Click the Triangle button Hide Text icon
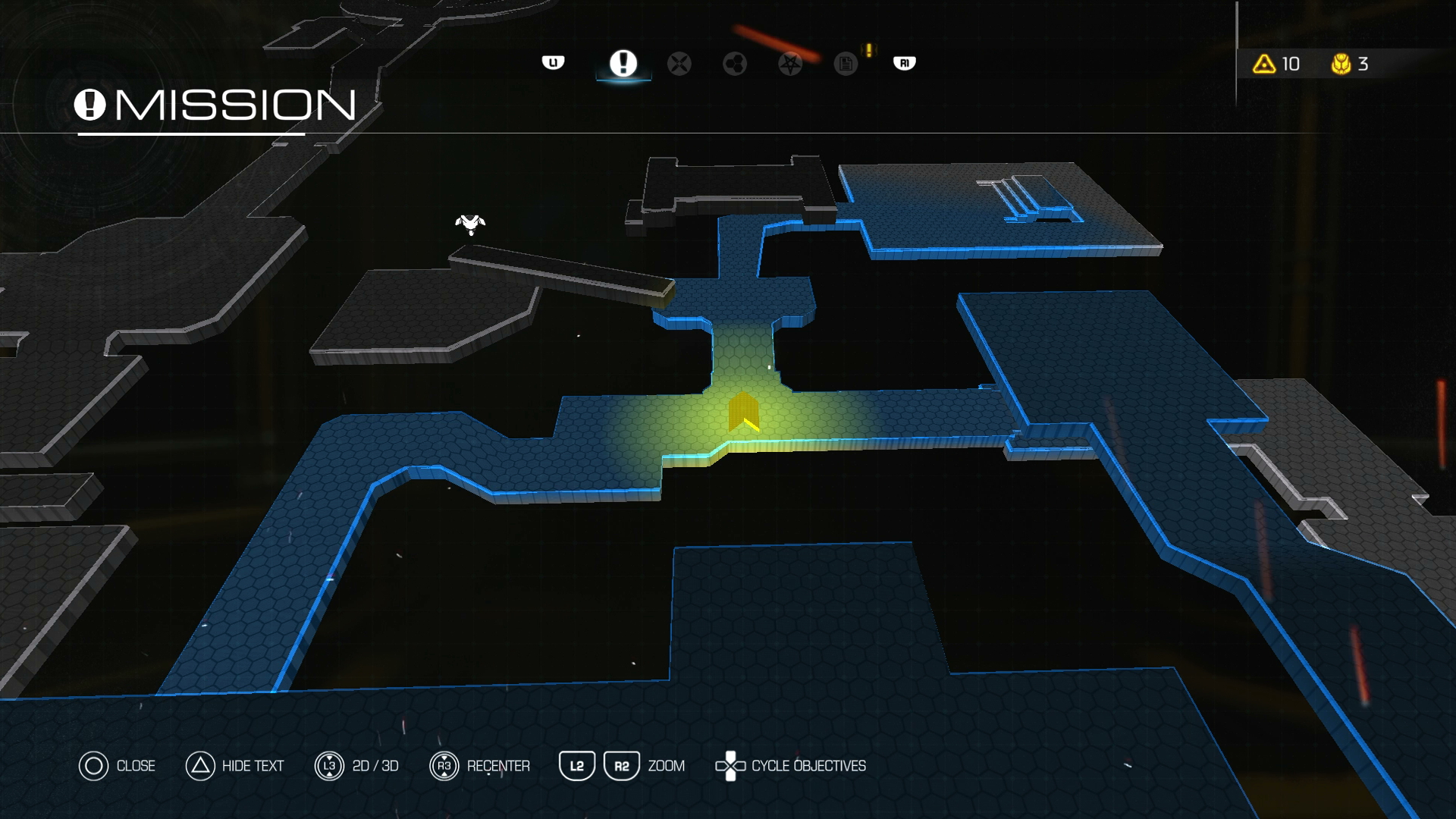Viewport: 1456px width, 819px height. pyautogui.click(x=200, y=766)
